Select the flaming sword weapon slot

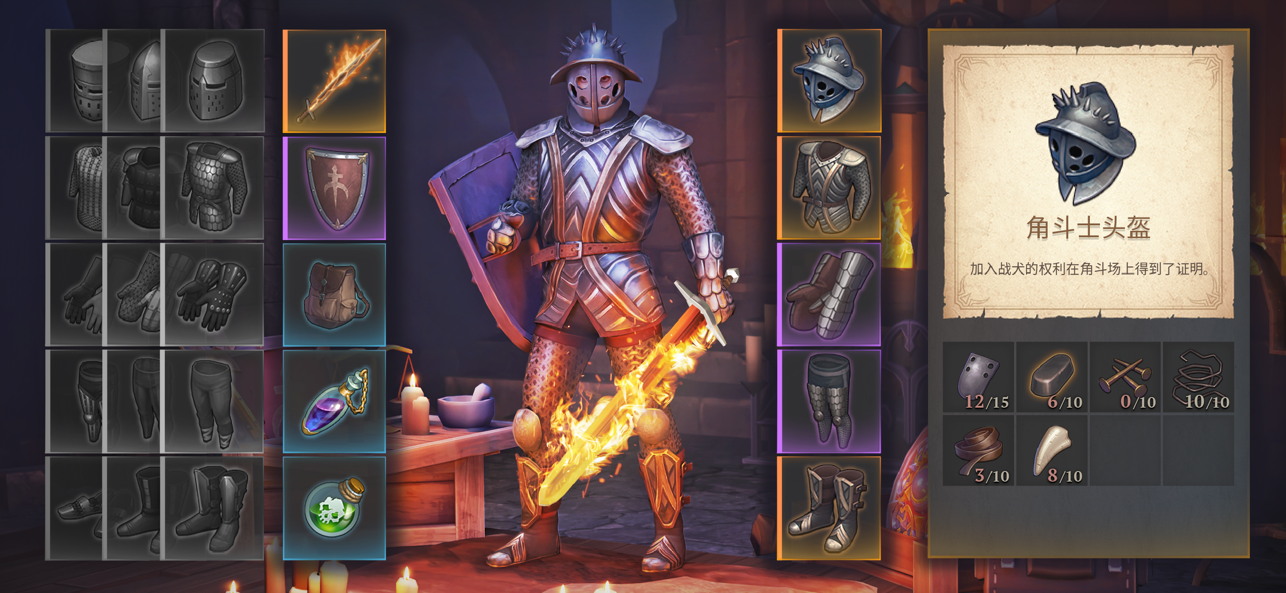tap(334, 81)
